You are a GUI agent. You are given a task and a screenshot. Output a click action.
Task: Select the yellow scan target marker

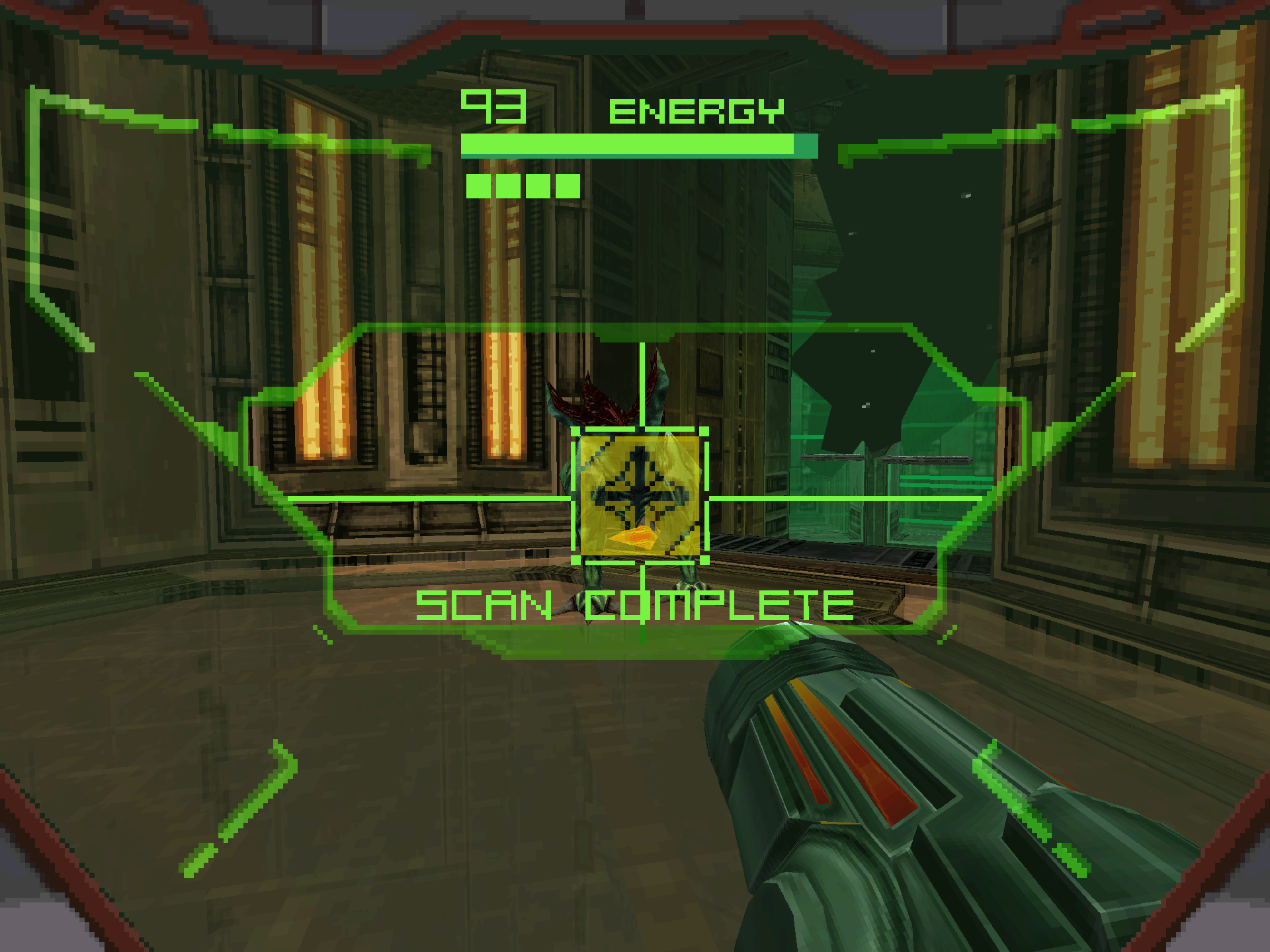pyautogui.click(x=640, y=496)
